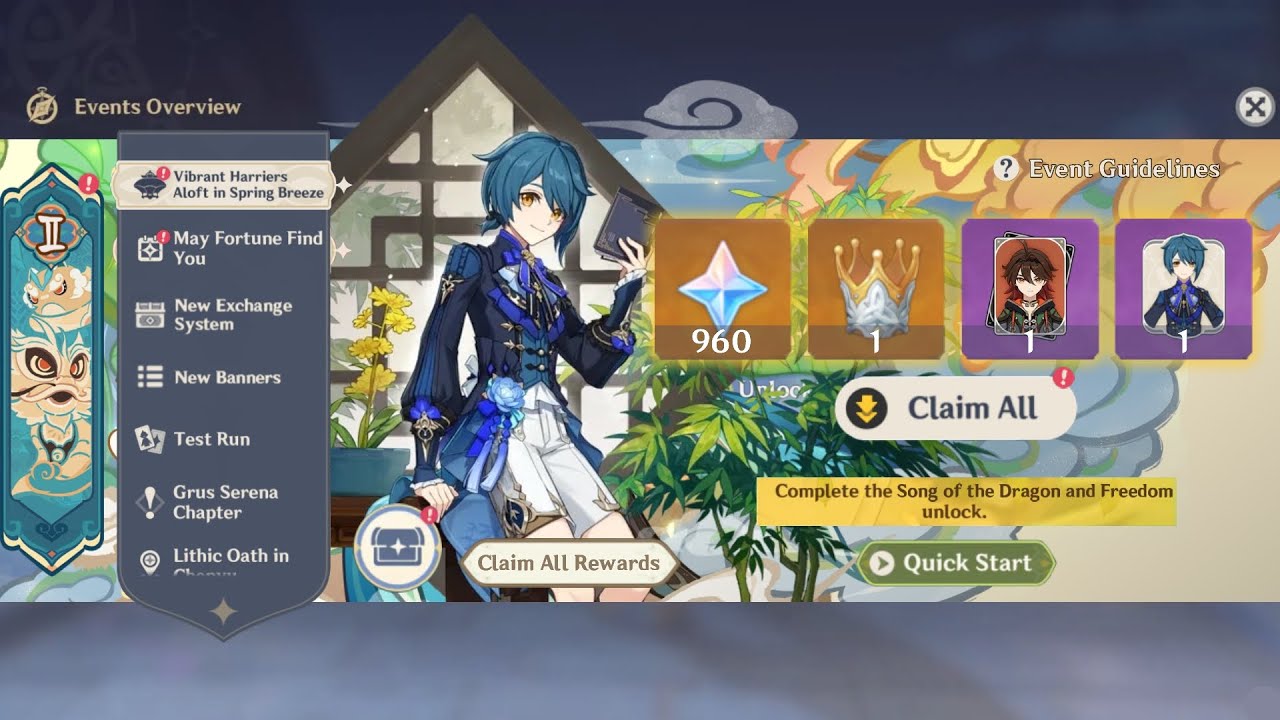View the Event Guidelines help

1108,169
